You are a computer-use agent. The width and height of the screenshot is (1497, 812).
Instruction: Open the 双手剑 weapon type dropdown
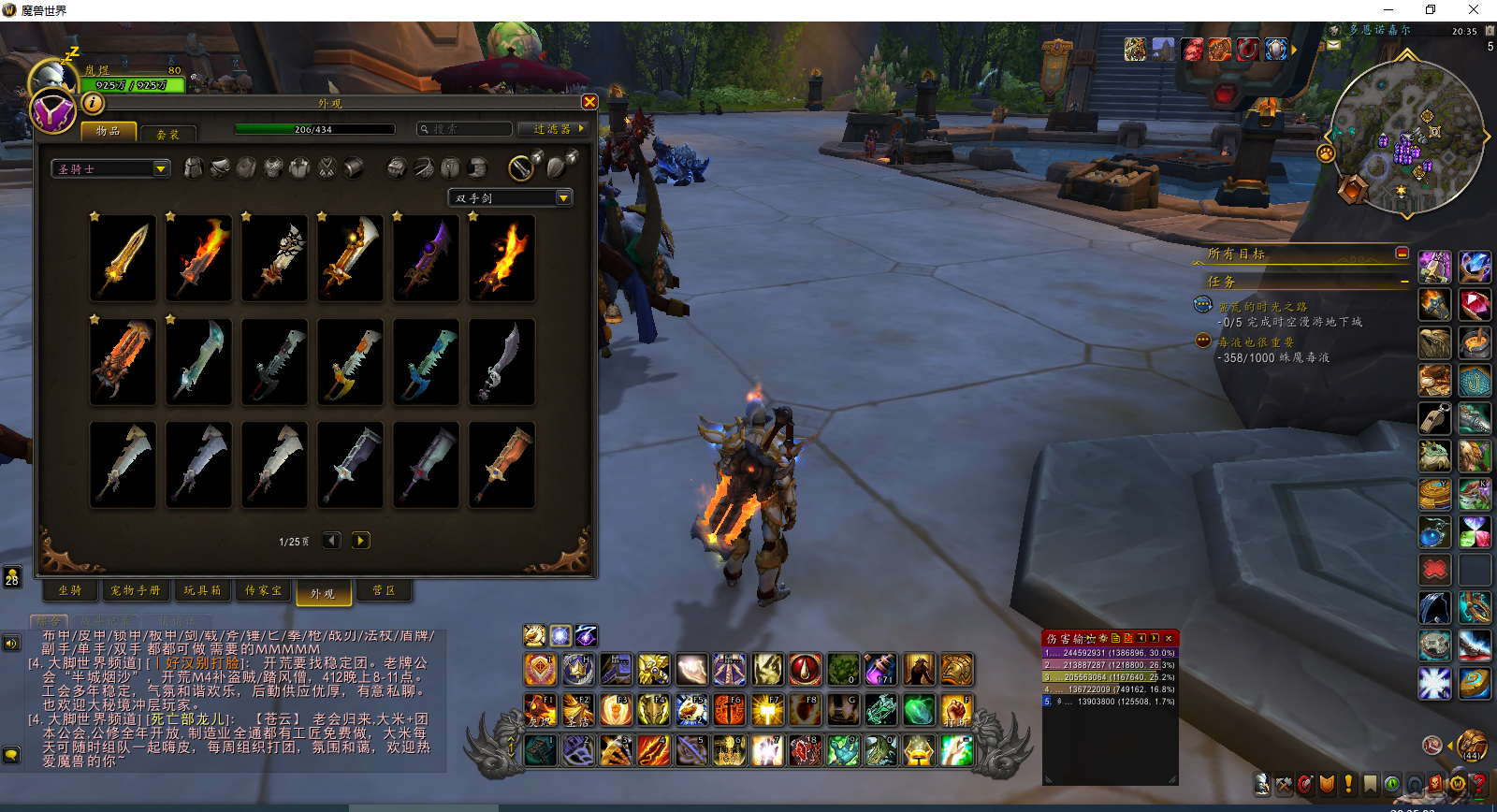coord(511,197)
